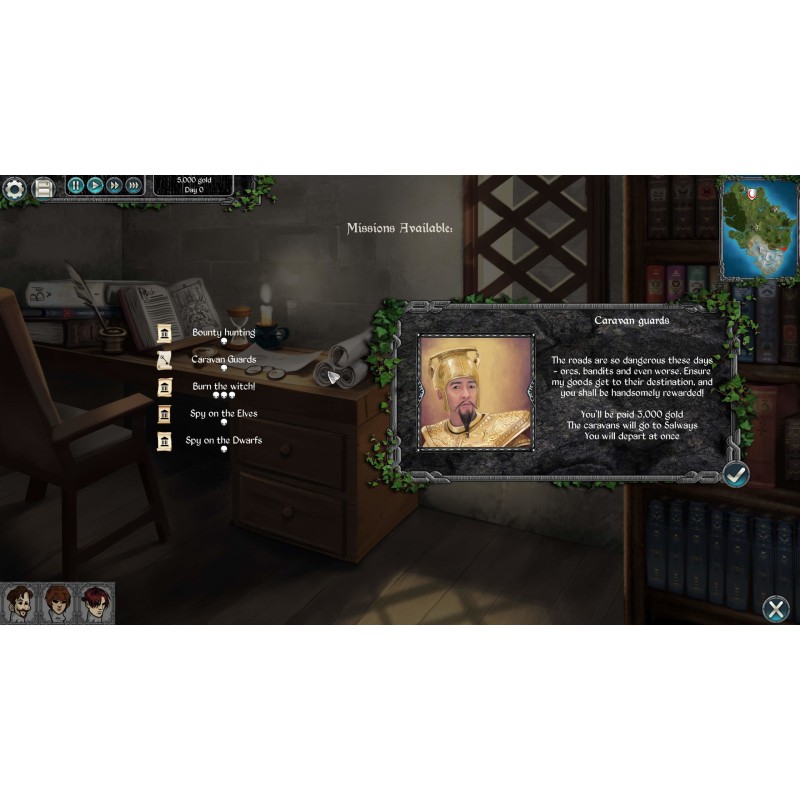Close the missions screen with X
Viewport: 800px width, 800px height.
775,608
